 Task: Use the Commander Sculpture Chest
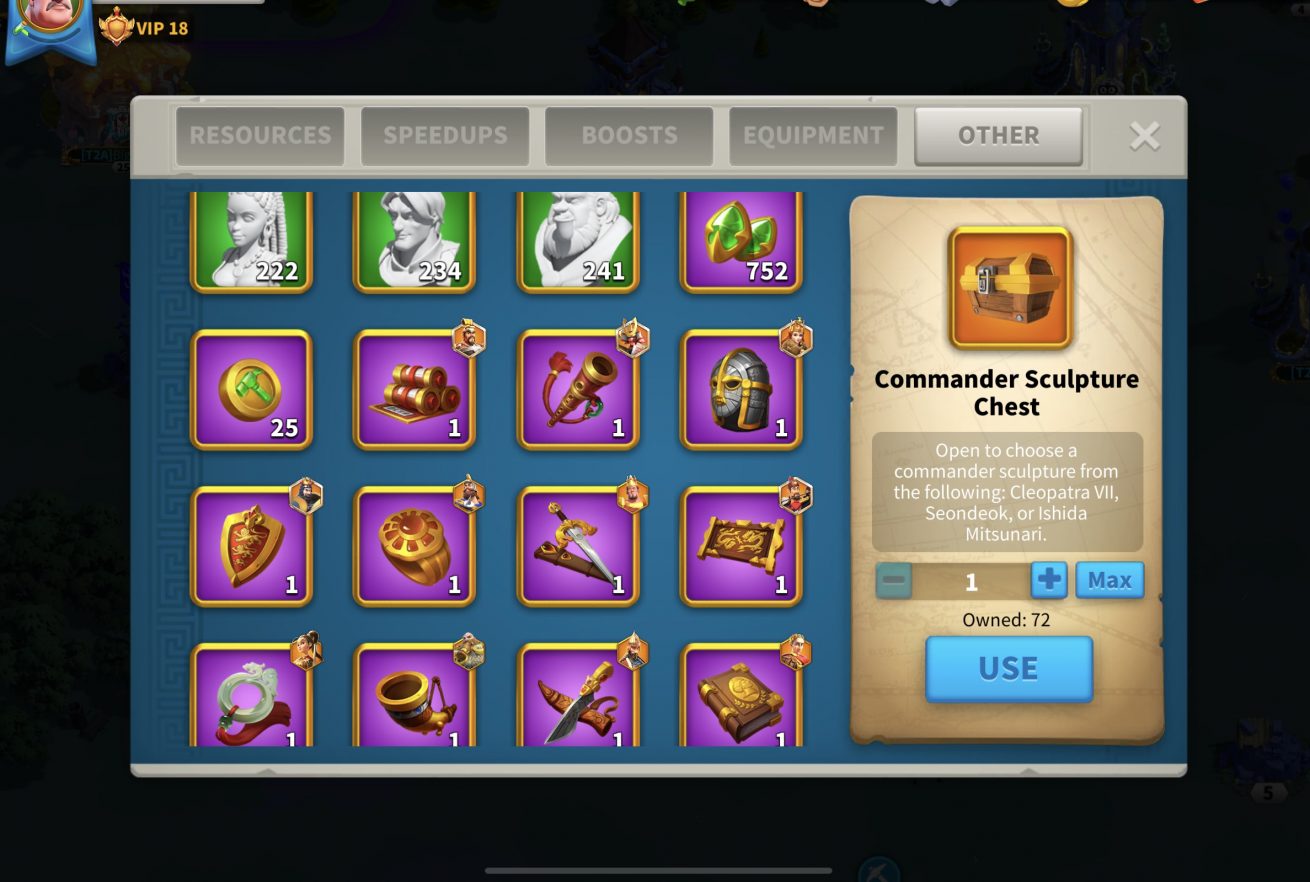pyautogui.click(x=1008, y=668)
